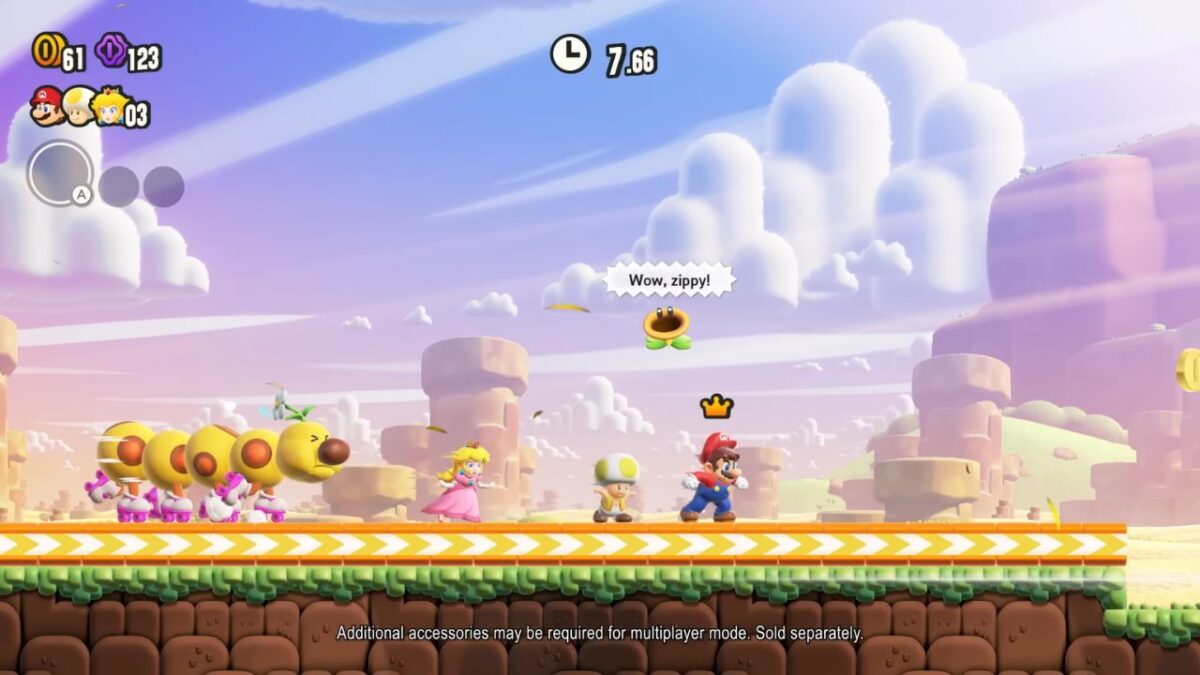Click Mario's head icon in the HUD

click(46, 106)
